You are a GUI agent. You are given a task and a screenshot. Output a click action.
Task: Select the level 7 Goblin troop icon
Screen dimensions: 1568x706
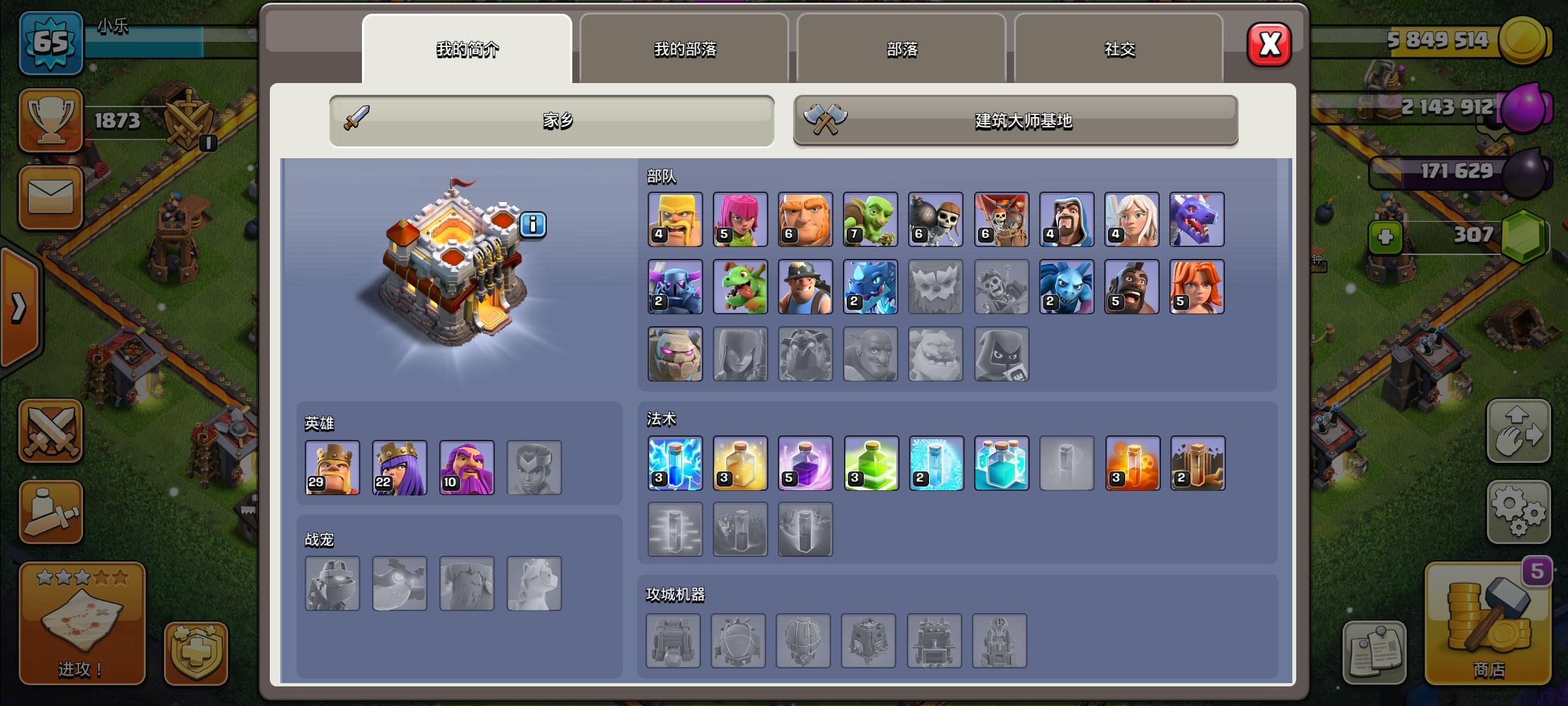871,220
